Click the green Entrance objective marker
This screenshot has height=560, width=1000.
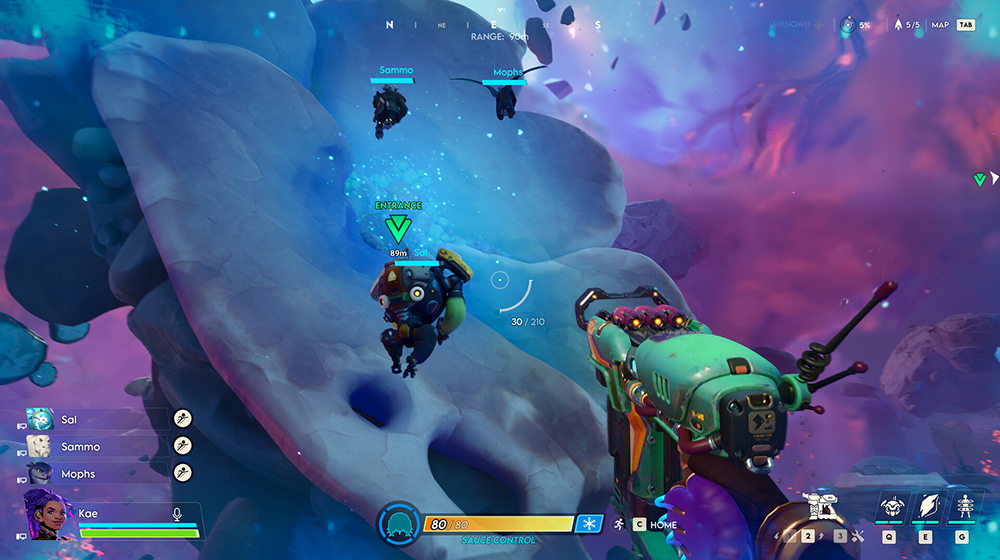tap(398, 229)
